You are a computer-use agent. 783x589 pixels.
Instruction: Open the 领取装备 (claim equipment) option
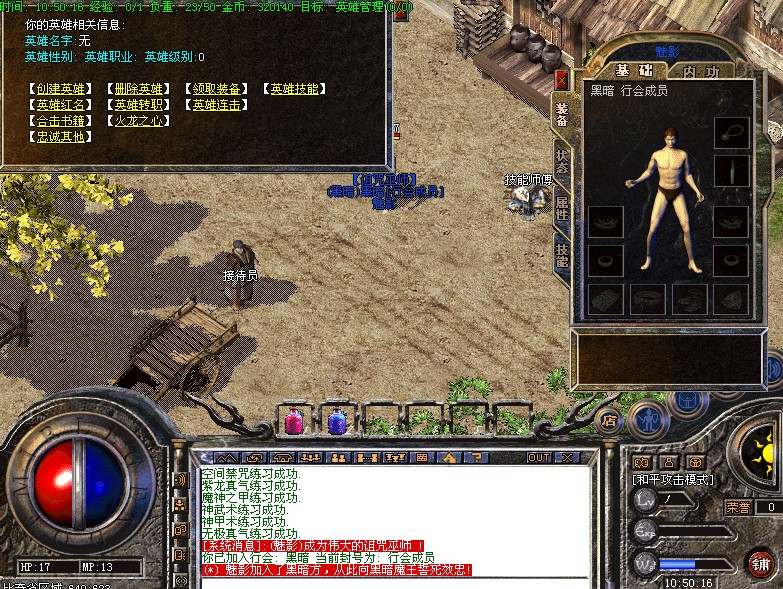coord(217,89)
